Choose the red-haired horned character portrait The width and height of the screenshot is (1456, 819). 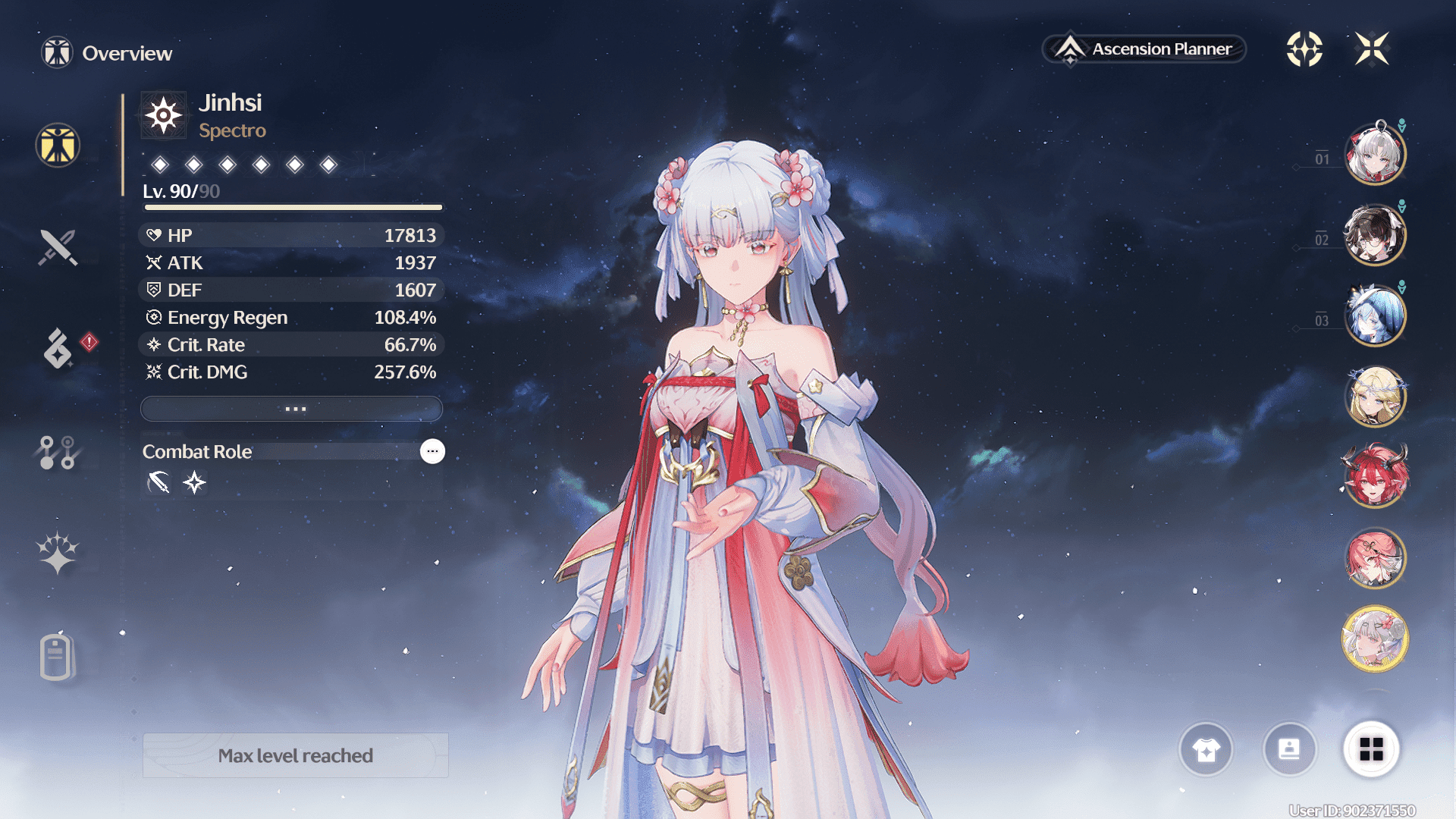coord(1375,477)
